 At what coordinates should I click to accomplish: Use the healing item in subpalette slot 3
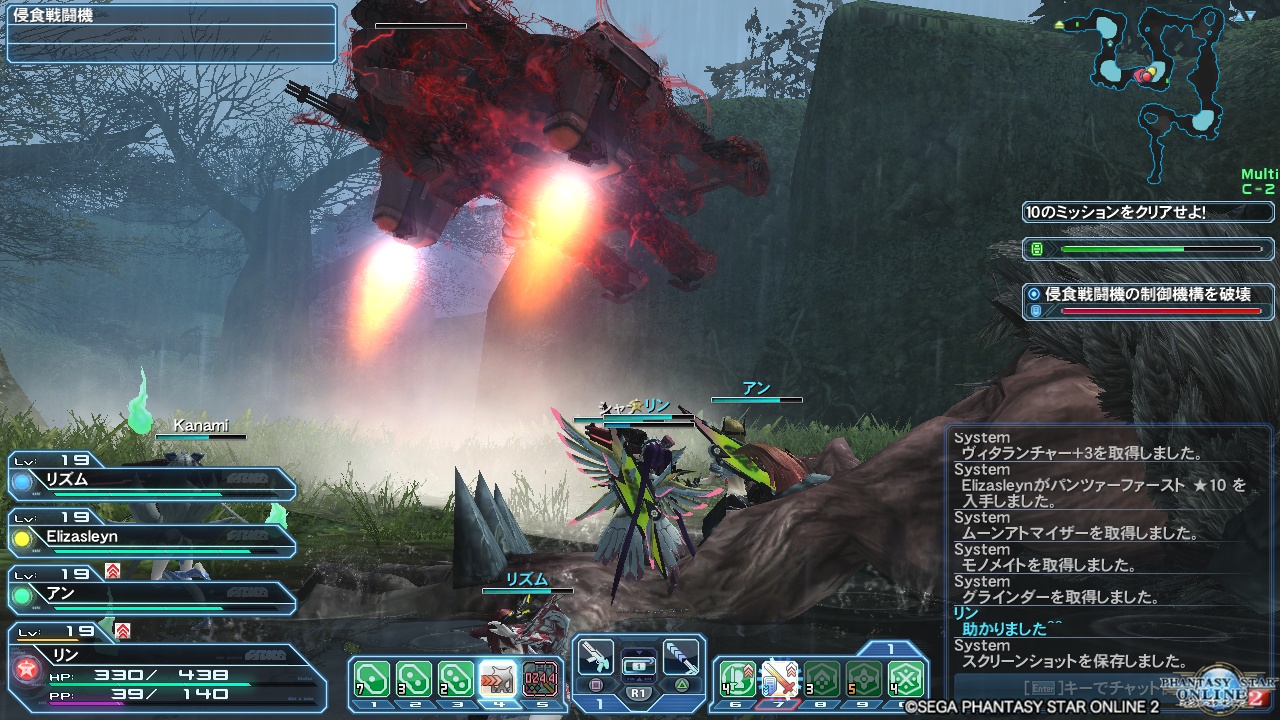pyautogui.click(x=456, y=679)
